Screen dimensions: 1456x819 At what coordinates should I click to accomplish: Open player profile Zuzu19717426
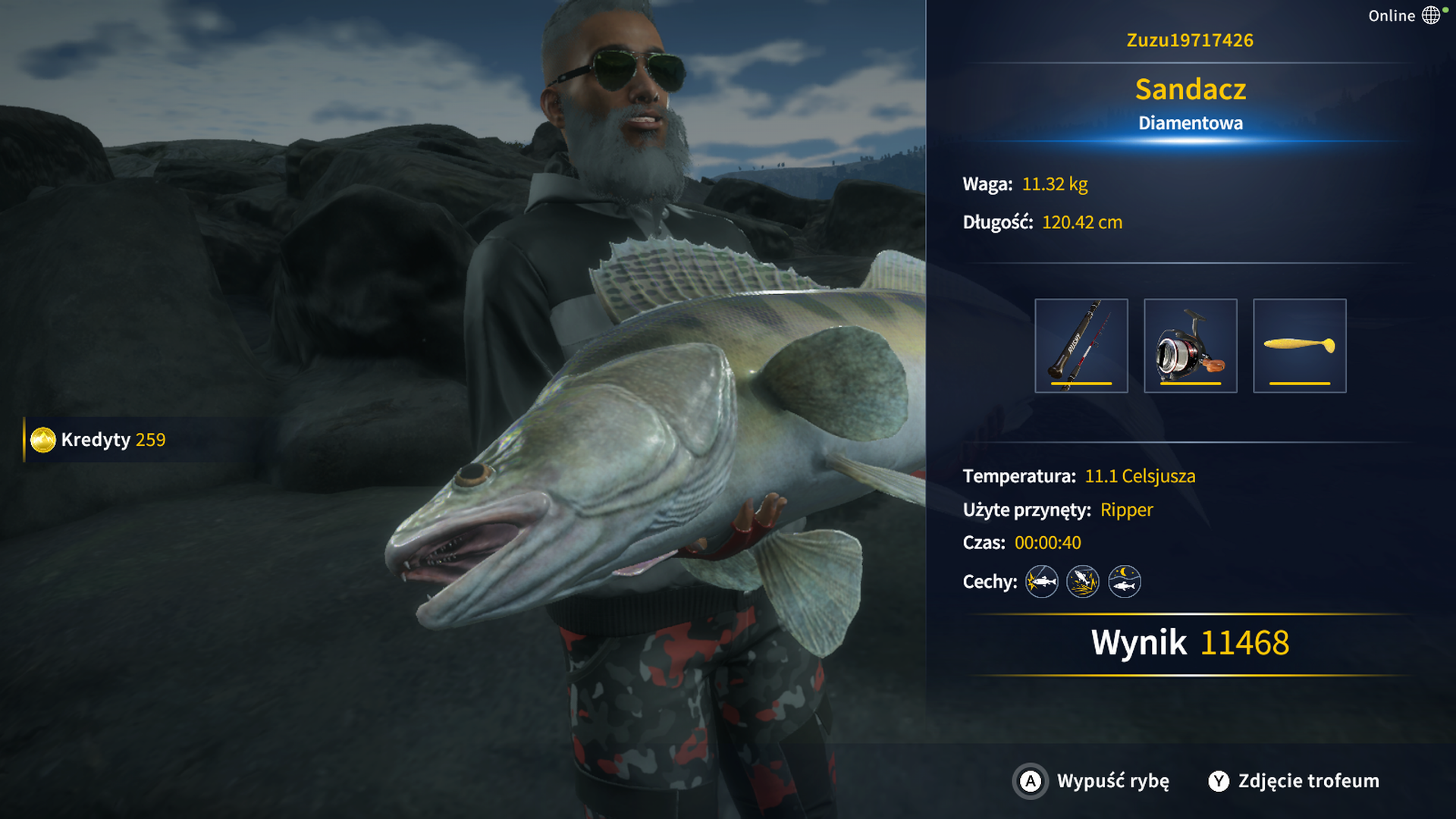click(1190, 40)
